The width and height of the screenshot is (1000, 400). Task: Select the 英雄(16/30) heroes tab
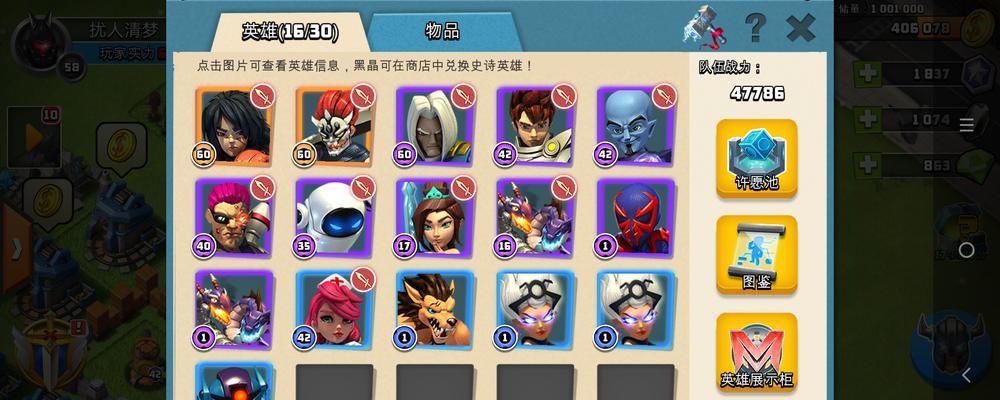pos(290,31)
